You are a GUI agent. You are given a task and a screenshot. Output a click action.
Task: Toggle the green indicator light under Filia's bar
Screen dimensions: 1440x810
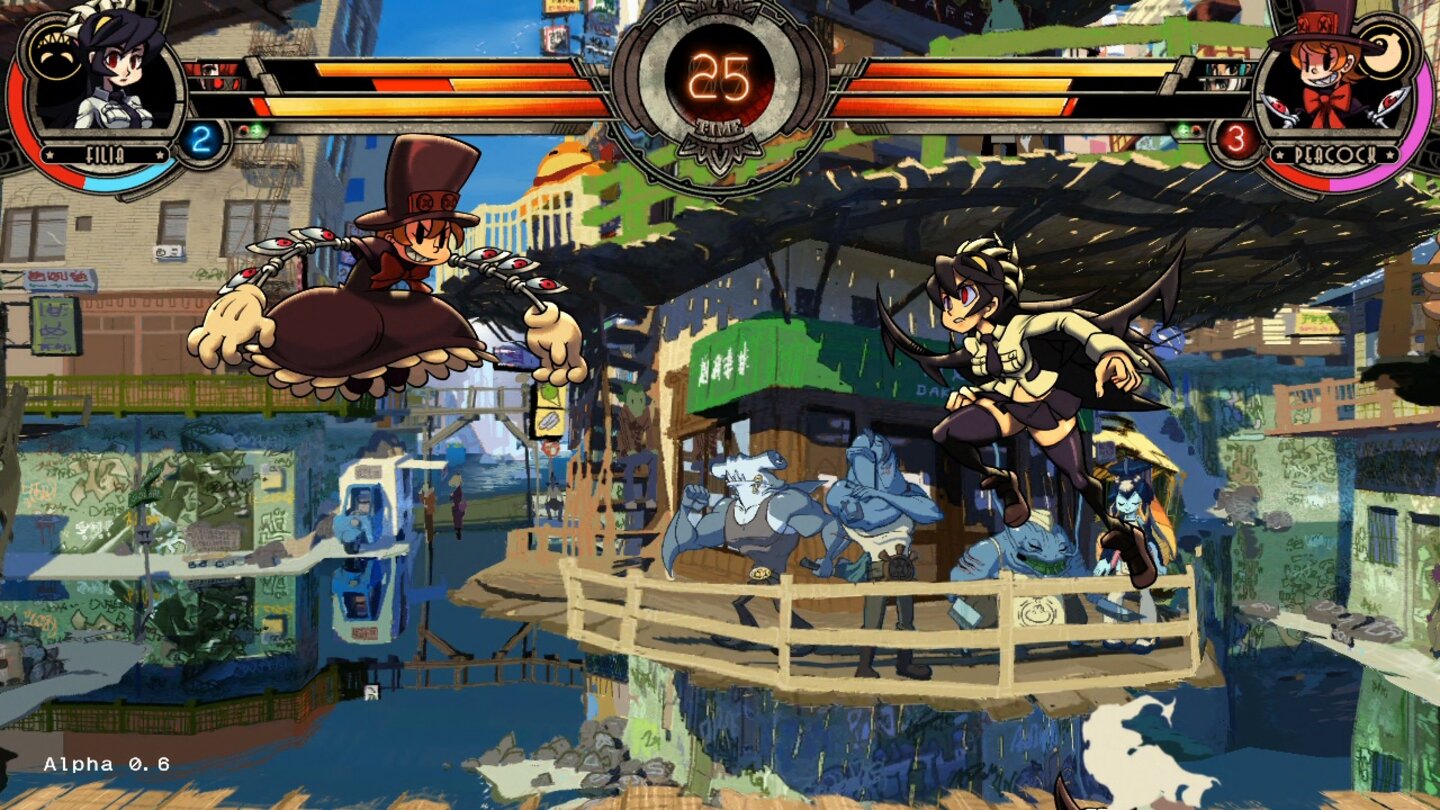tap(255, 130)
